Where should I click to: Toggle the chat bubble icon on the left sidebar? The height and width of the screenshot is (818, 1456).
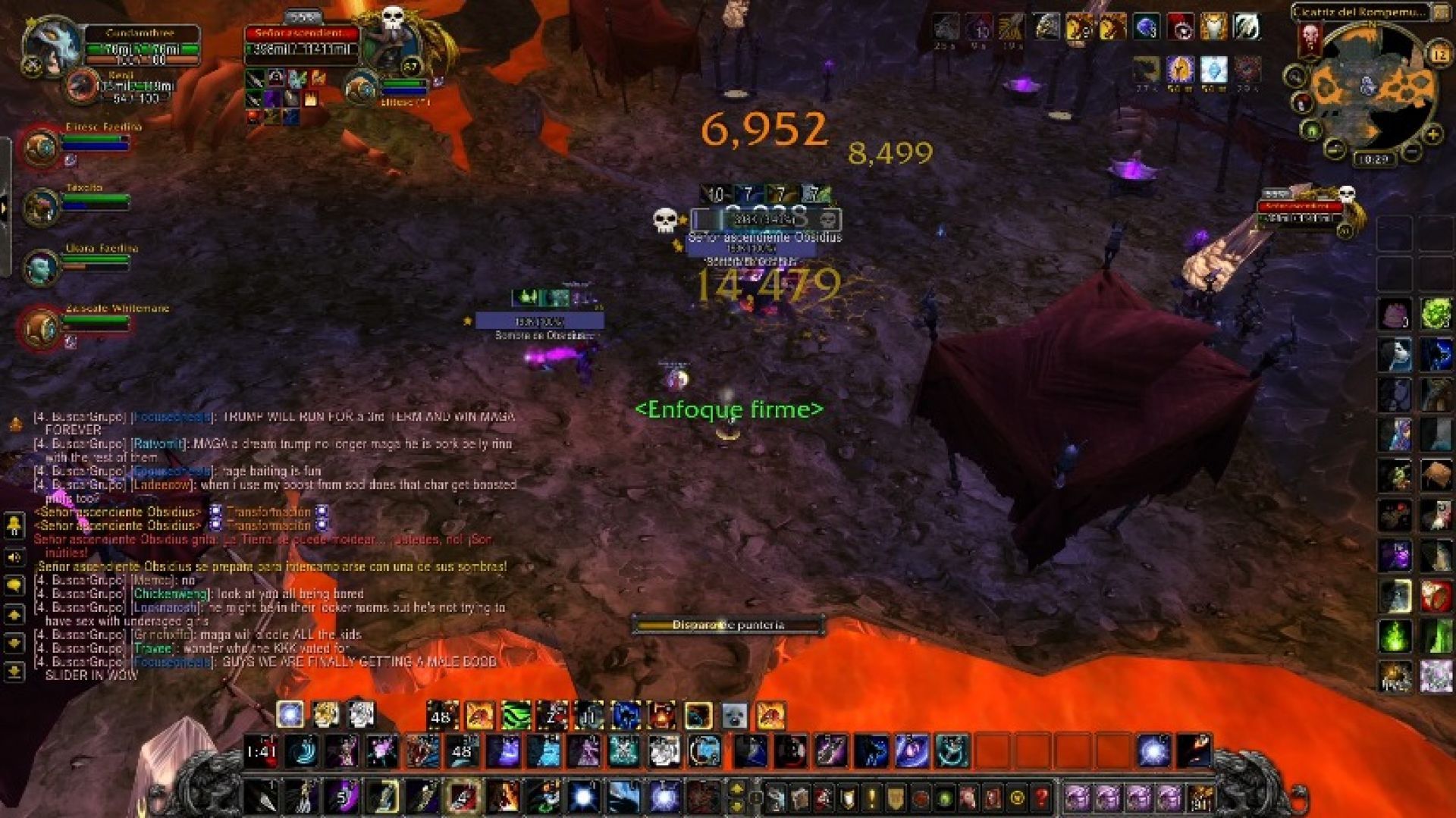point(13,586)
